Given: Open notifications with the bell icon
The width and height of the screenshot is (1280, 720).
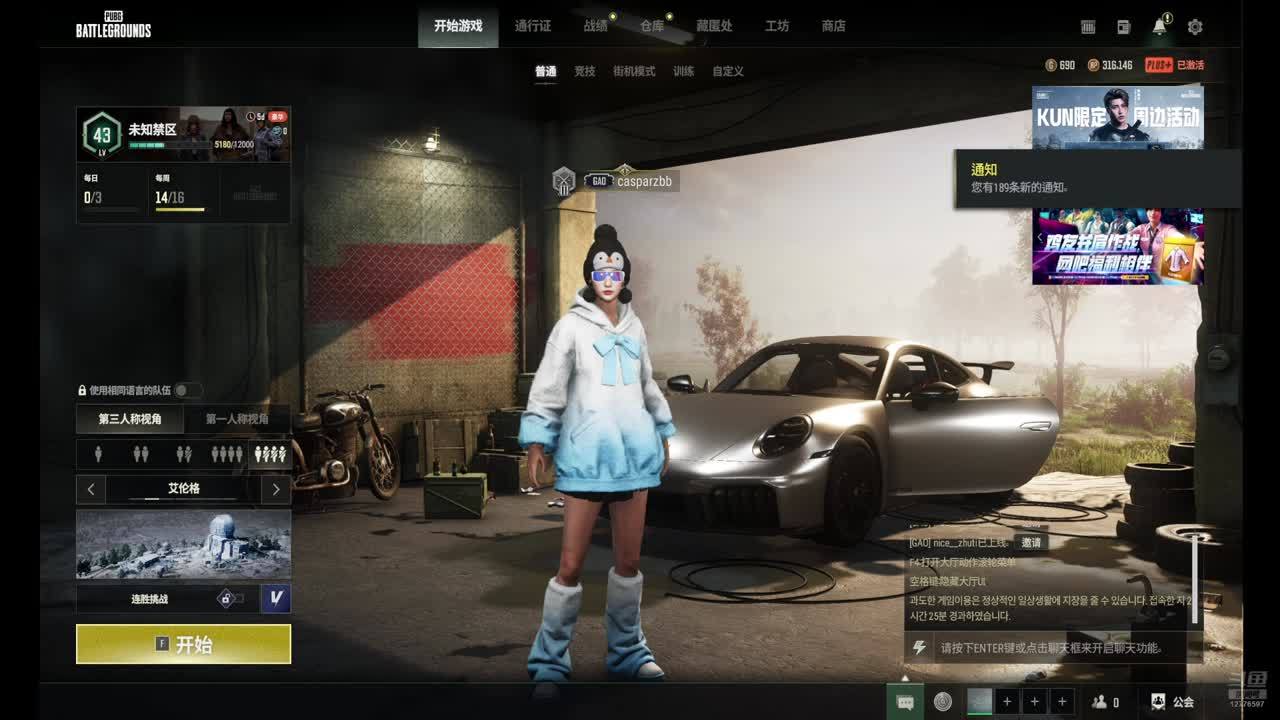Looking at the screenshot, I should [x=1159, y=27].
